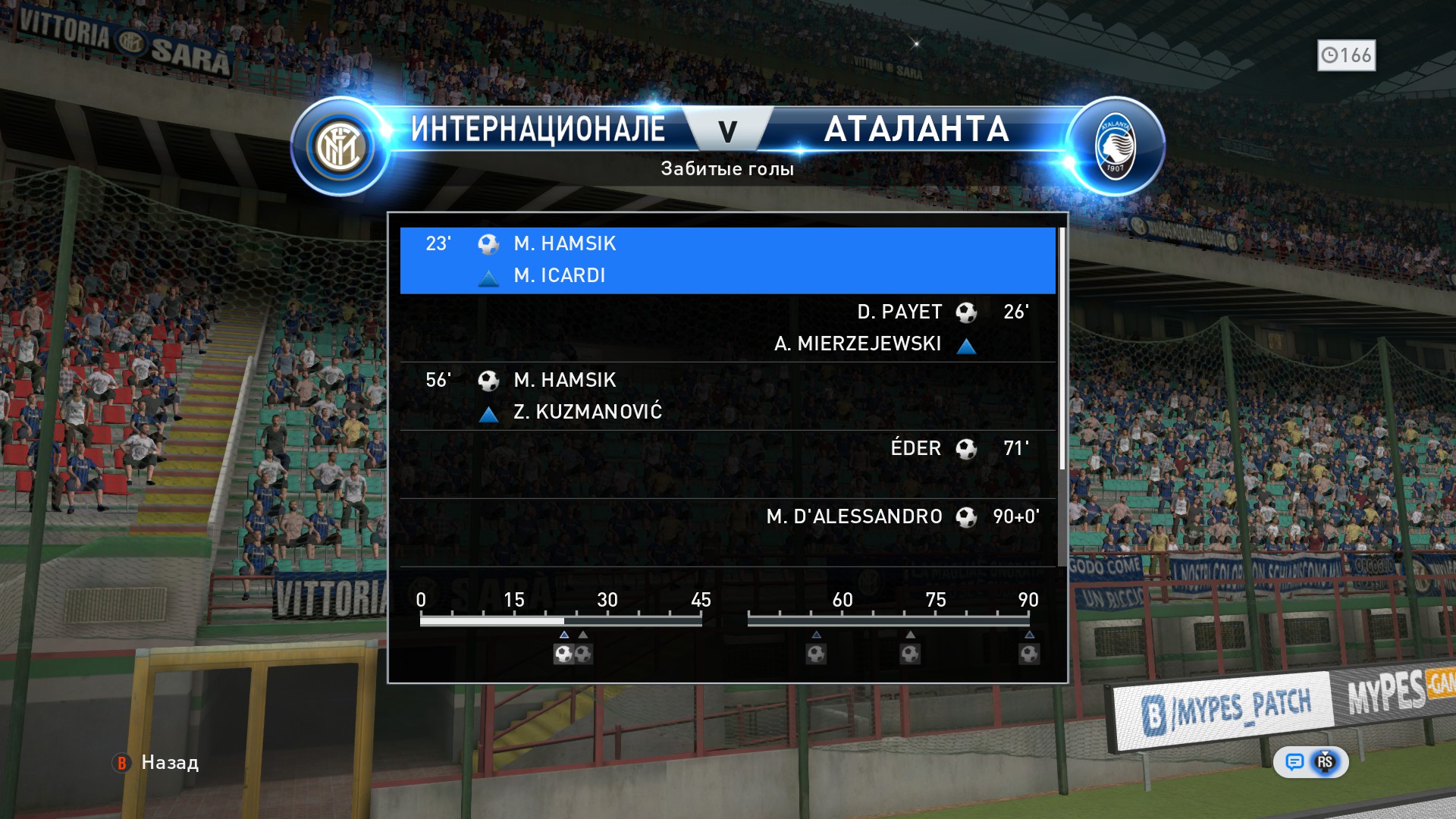
Task: Pick Éder's 71' goal row
Action: [727, 463]
